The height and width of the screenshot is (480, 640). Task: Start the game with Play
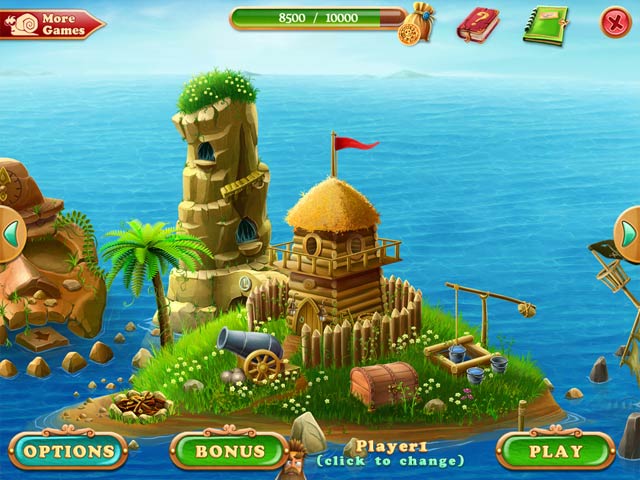coord(555,451)
